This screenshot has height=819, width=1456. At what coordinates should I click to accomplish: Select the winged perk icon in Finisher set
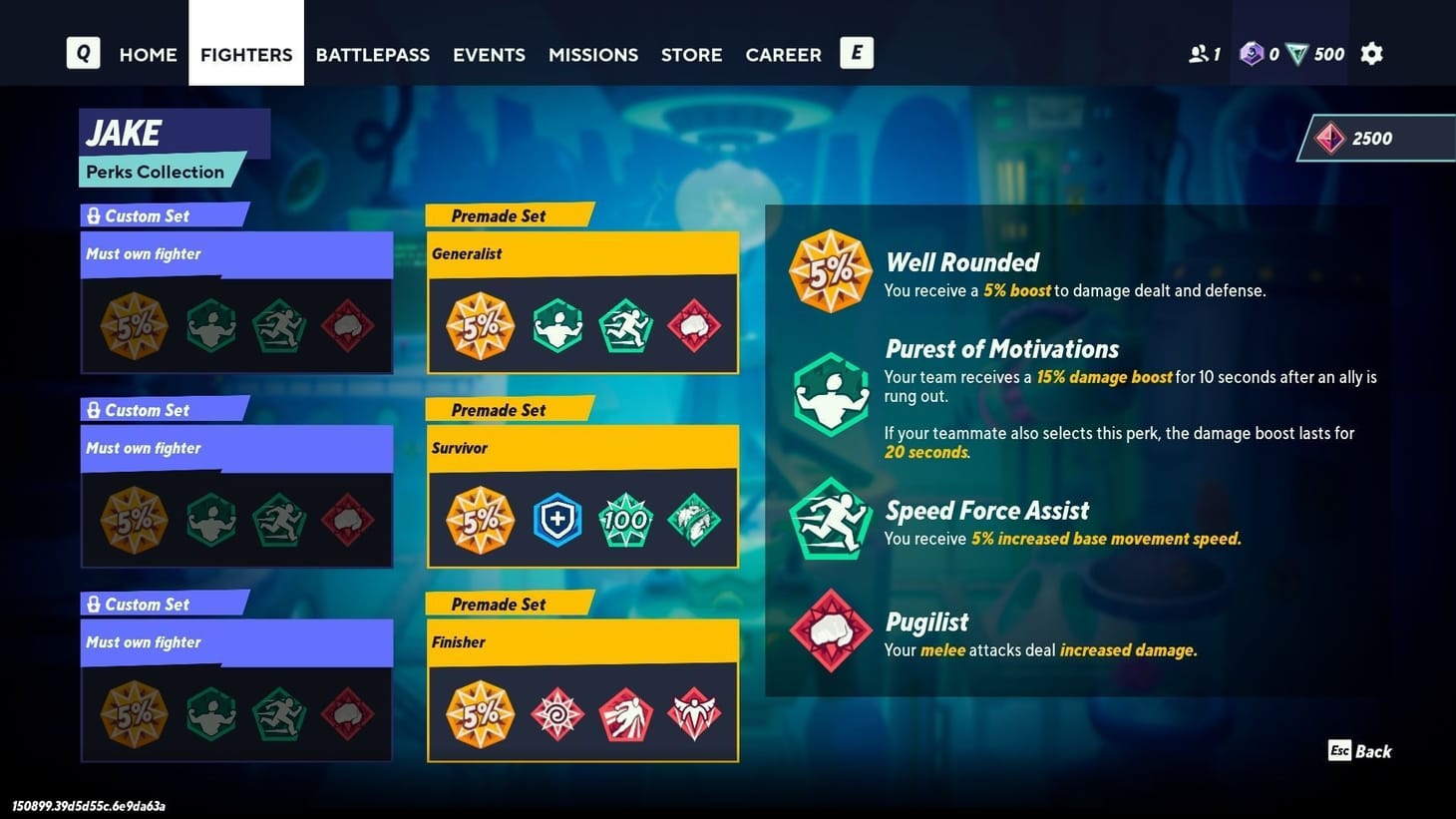point(694,712)
